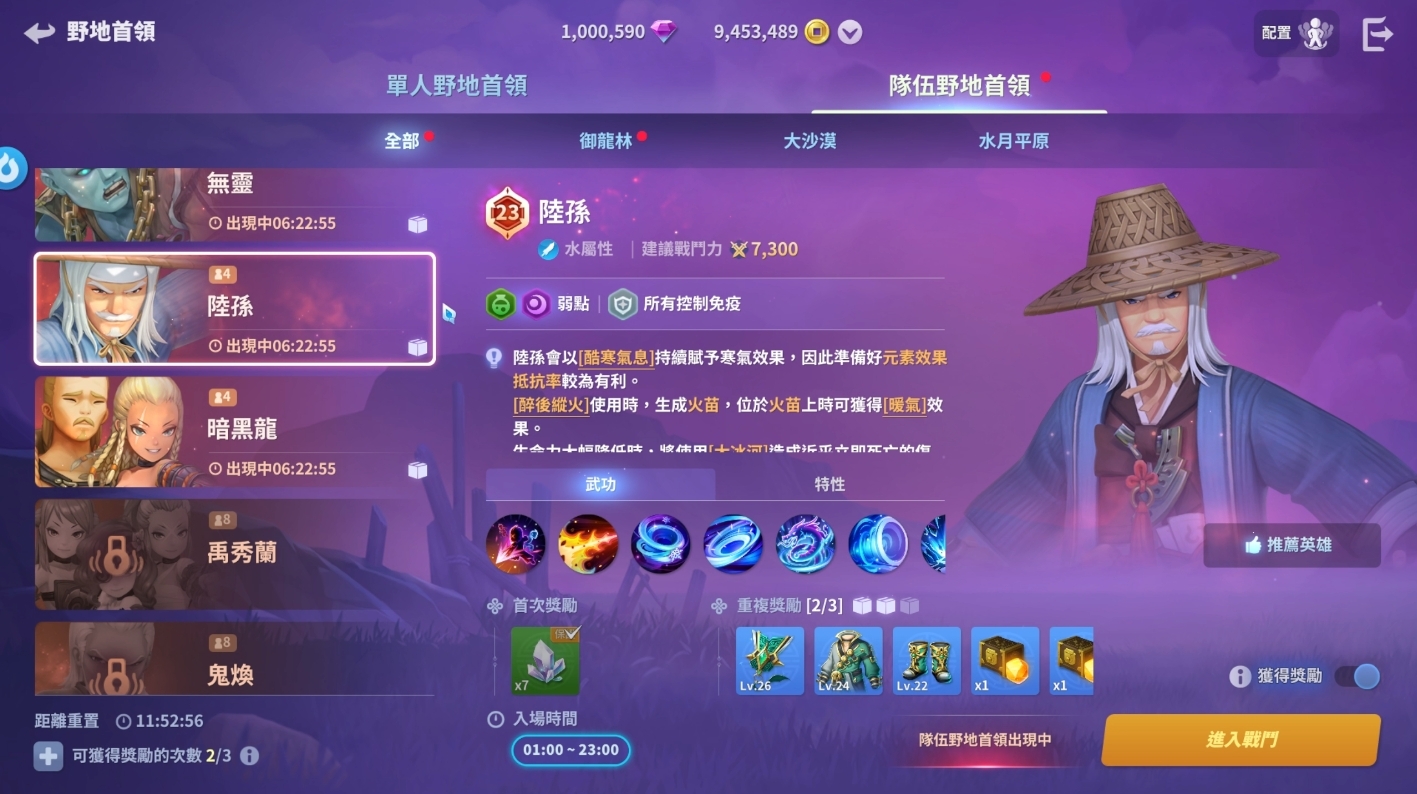The height and width of the screenshot is (794, 1417).
Task: Toggle the 獲得獎勵 switch off
Action: tap(1358, 676)
